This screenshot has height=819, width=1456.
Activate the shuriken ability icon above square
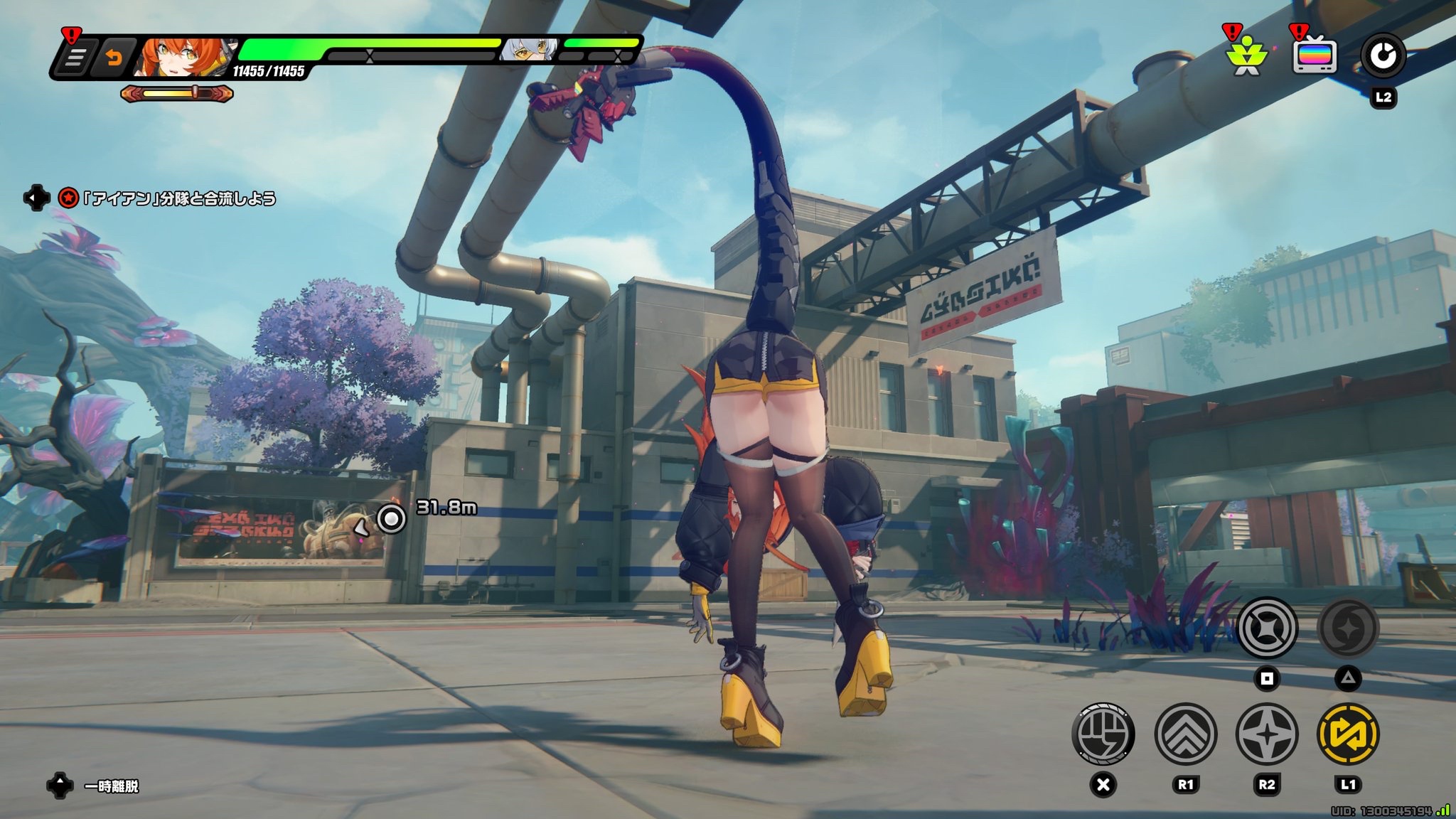point(1267,628)
